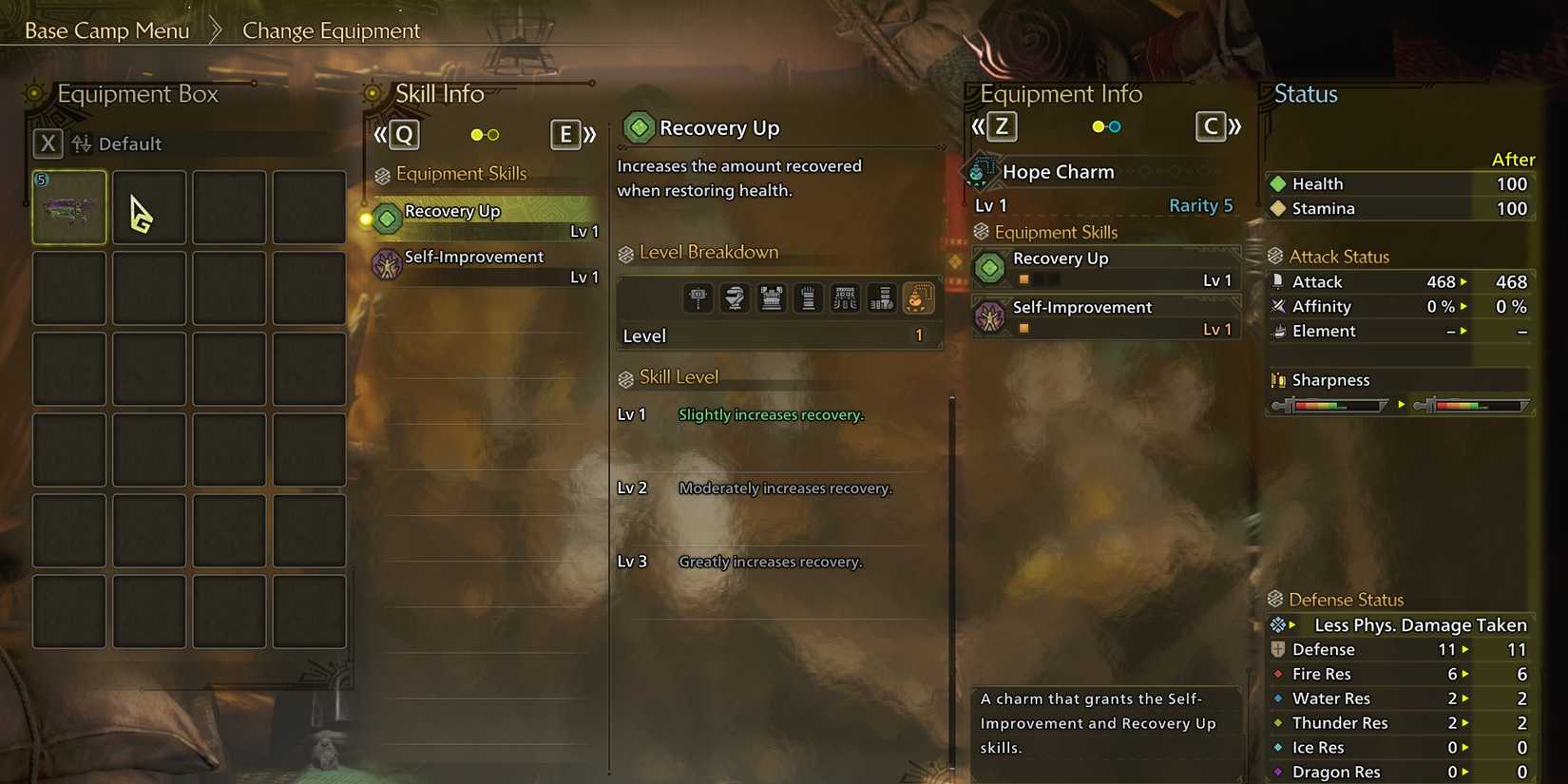
Task: Select the right page dot in Equipment Info
Action: click(x=1114, y=125)
